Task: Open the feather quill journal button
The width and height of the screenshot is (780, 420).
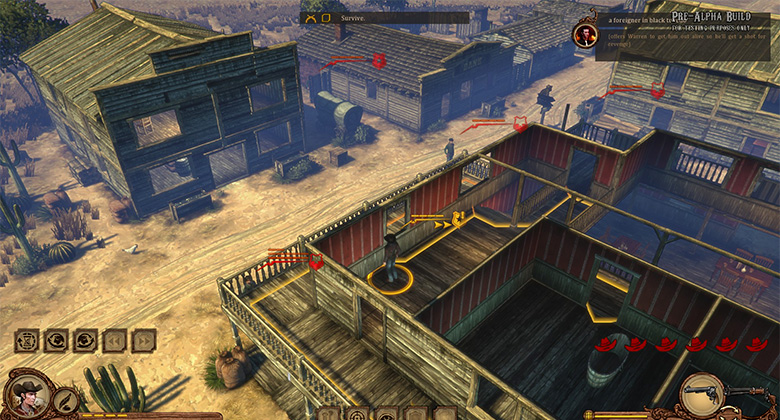Action: click(66, 402)
